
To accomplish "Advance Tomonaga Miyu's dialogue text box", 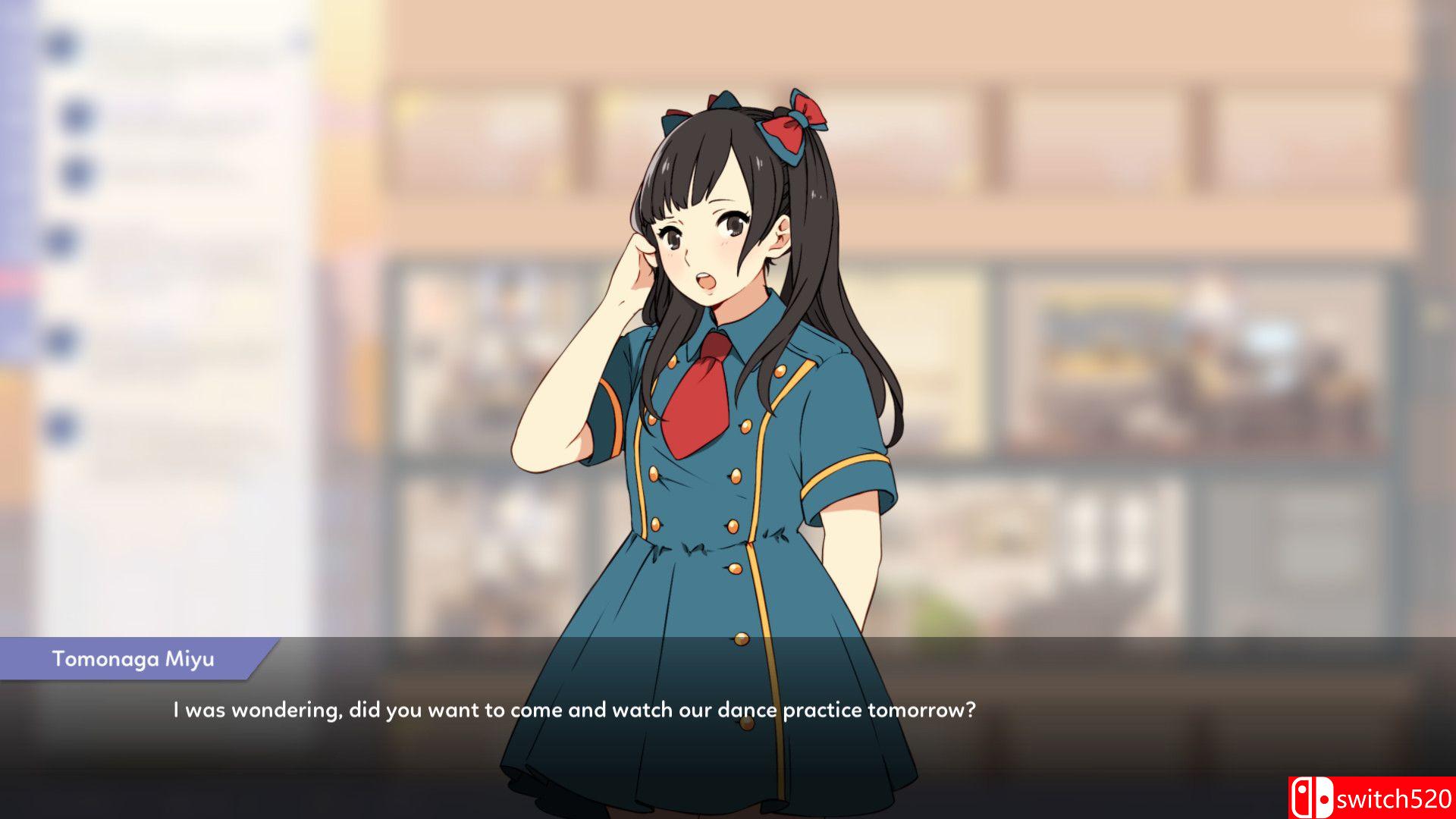I will [x=573, y=711].
